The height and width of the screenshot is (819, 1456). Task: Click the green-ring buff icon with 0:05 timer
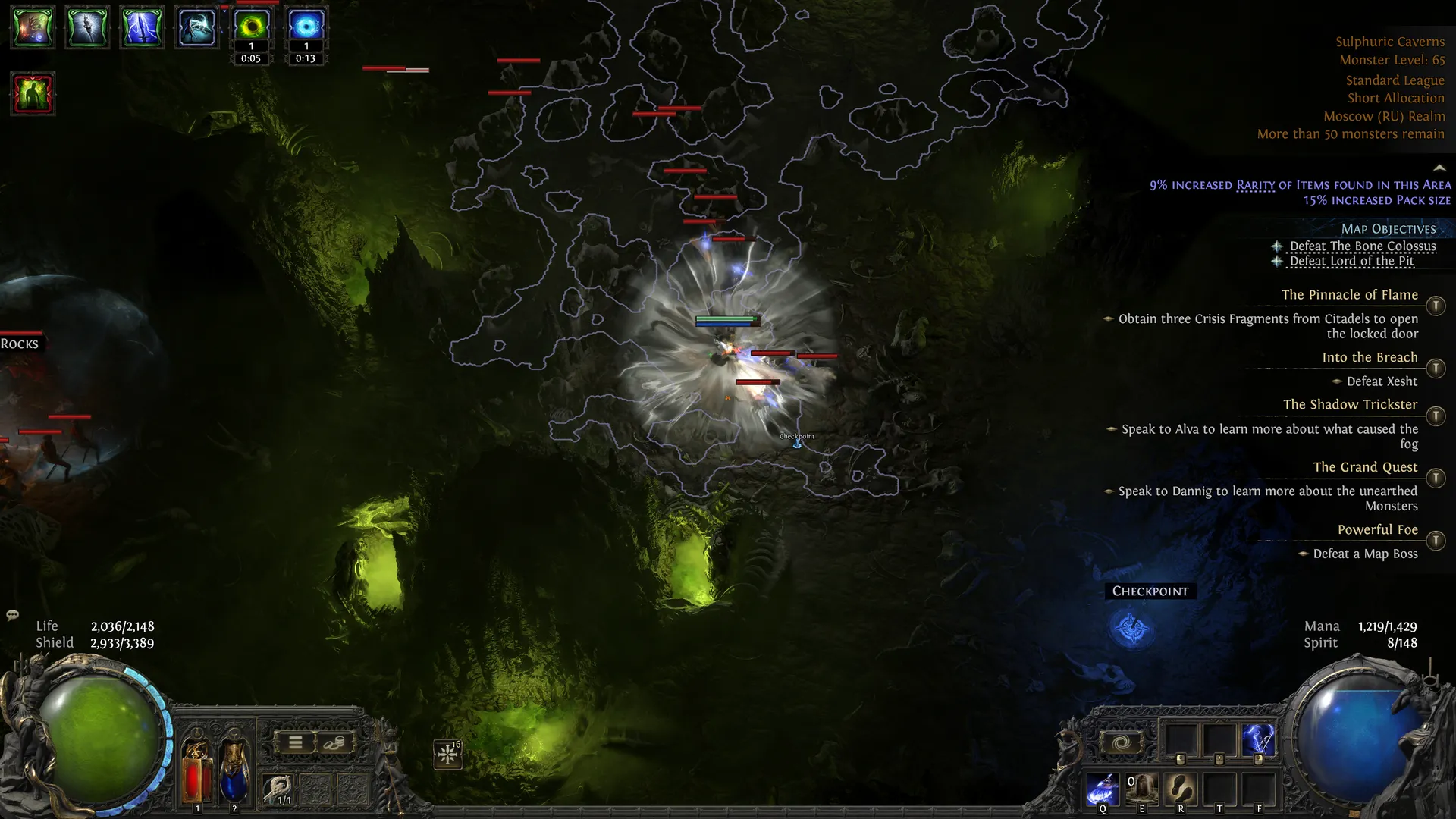click(x=251, y=27)
